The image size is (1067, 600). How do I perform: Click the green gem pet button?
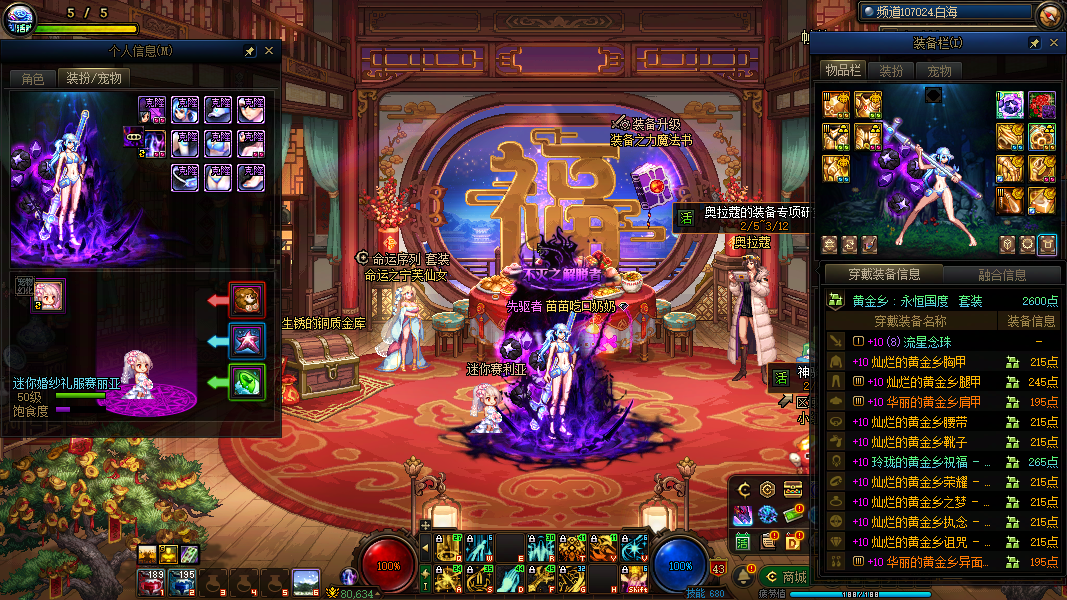[x=247, y=382]
